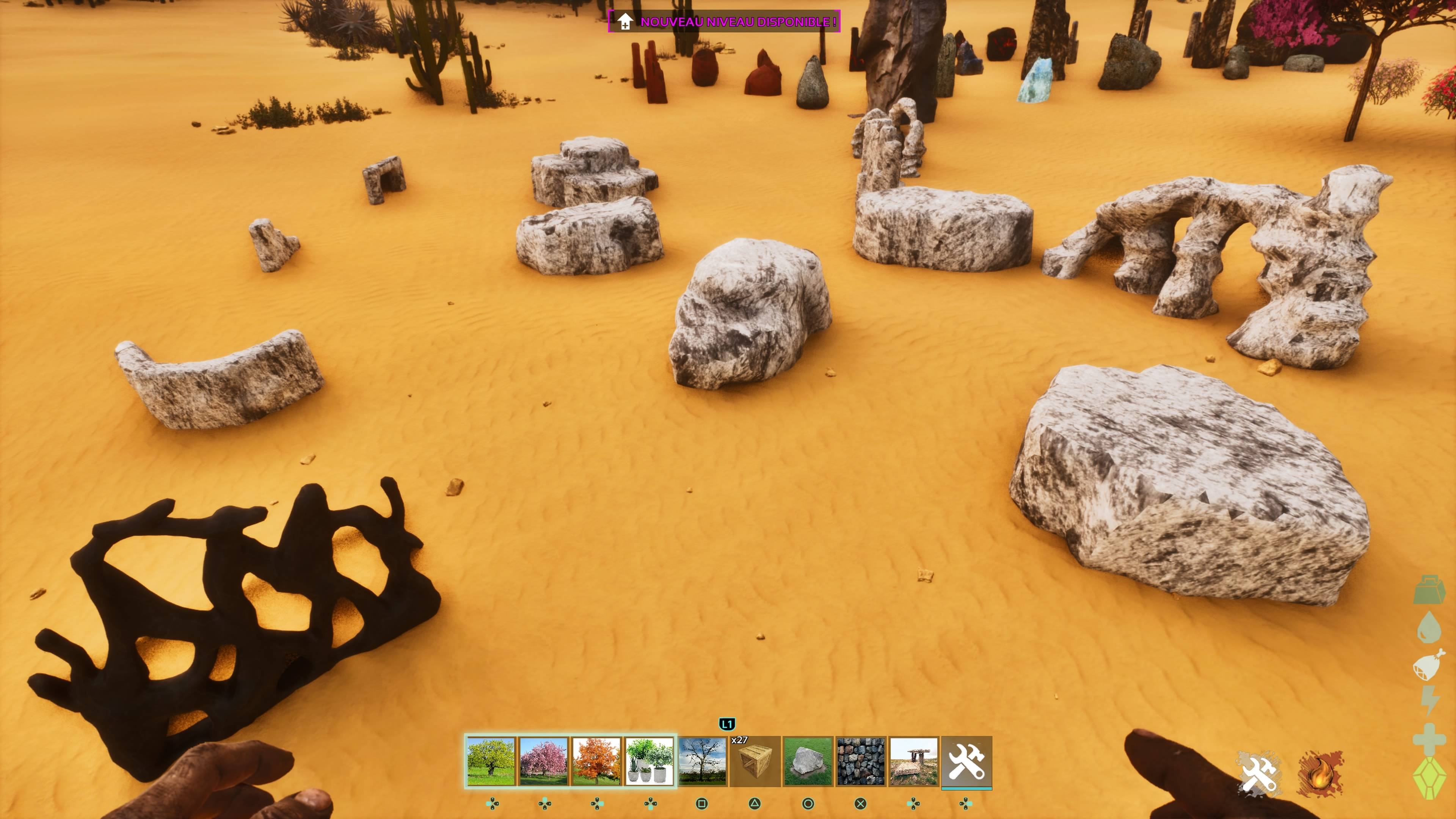Screen dimensions: 1456x819
Task: Activate the hammer and wrench hotbar slot
Action: (966, 761)
